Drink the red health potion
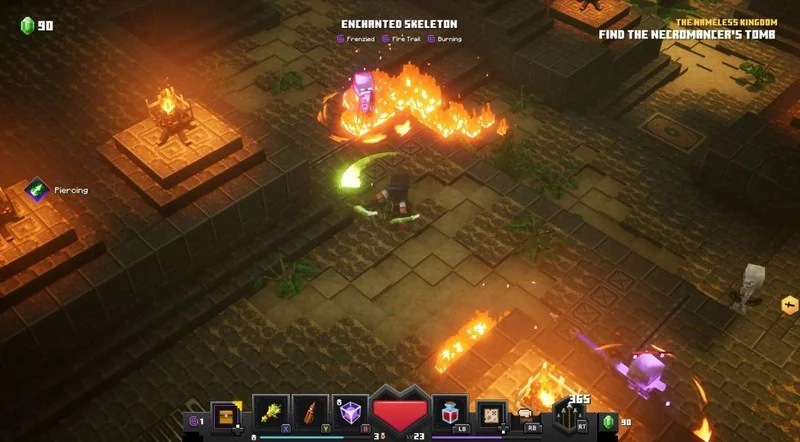The height and width of the screenshot is (442, 800). pos(451,412)
